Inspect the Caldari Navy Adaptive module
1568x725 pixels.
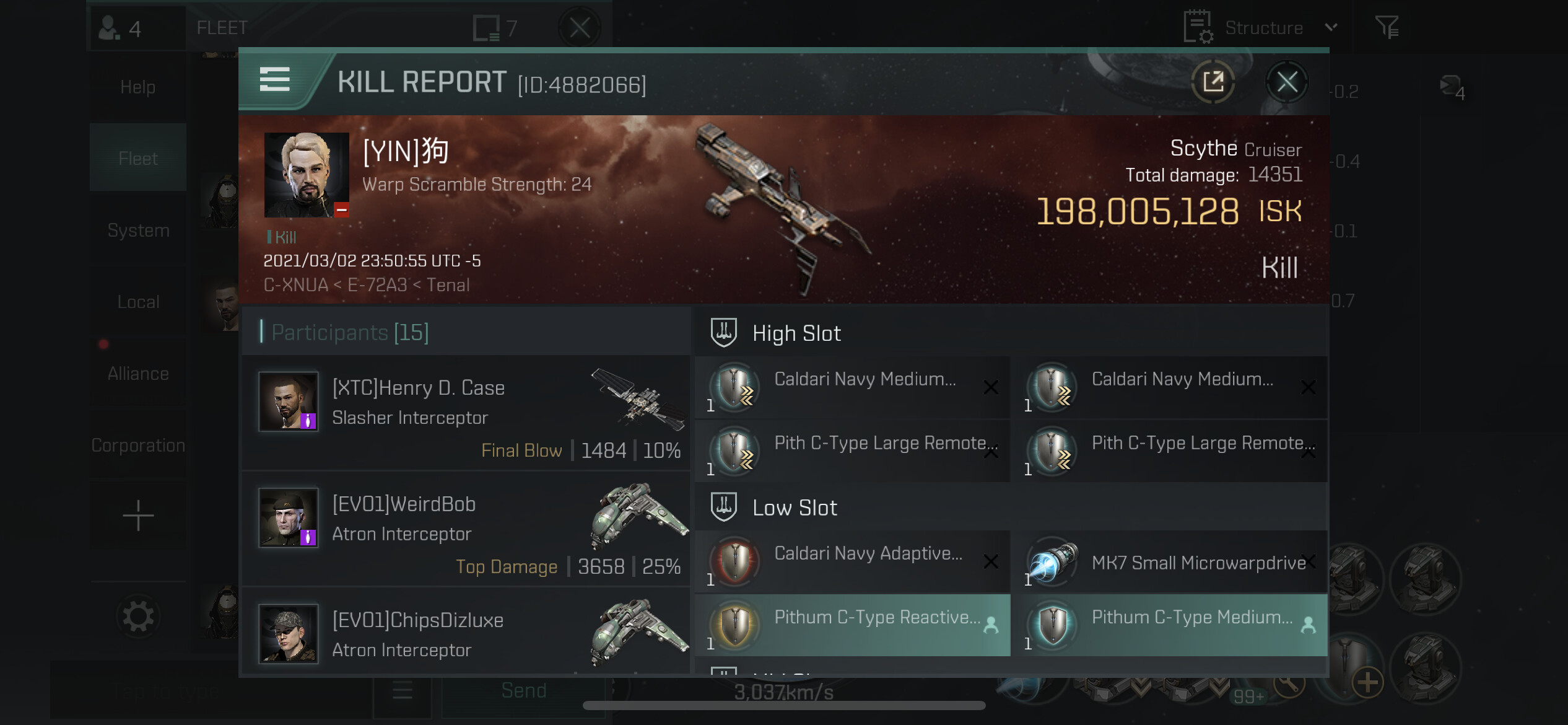(852, 561)
